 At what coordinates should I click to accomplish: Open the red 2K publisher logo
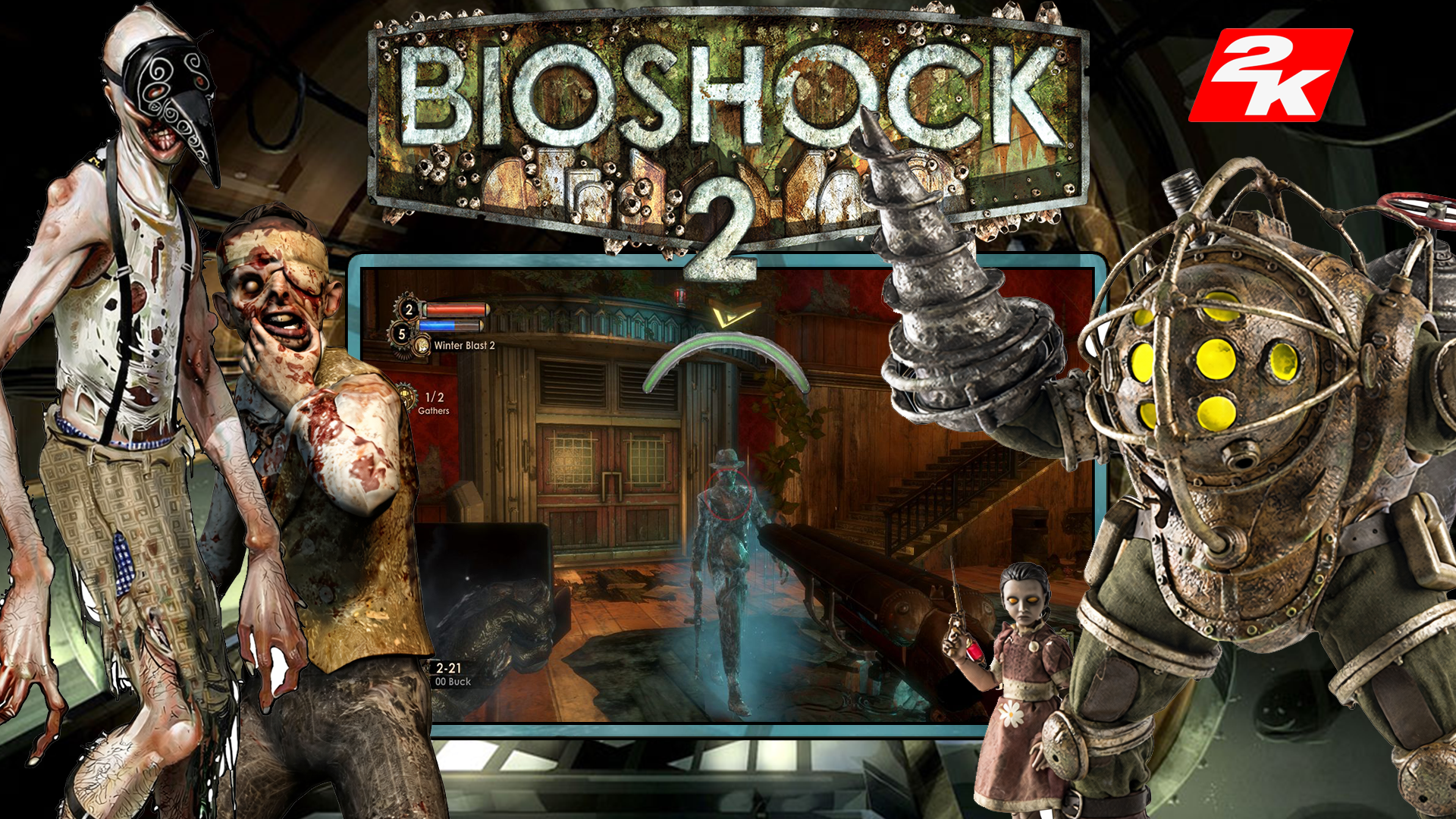[x=1270, y=75]
